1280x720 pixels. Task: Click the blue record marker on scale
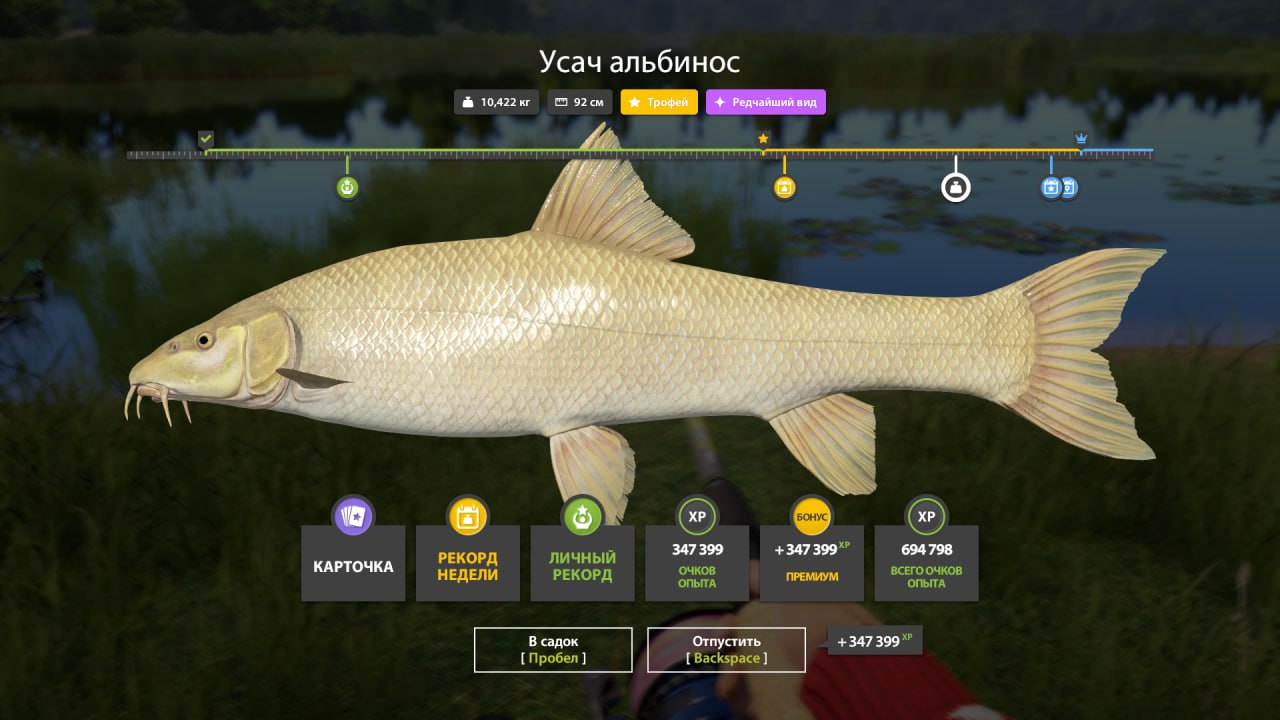1051,187
